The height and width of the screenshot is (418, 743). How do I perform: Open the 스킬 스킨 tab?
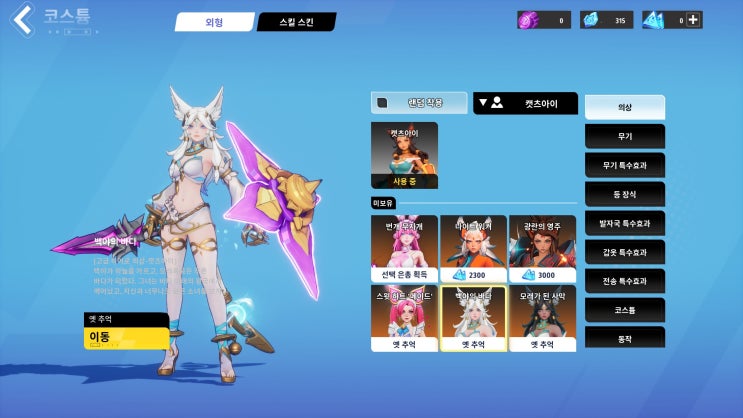click(296, 22)
